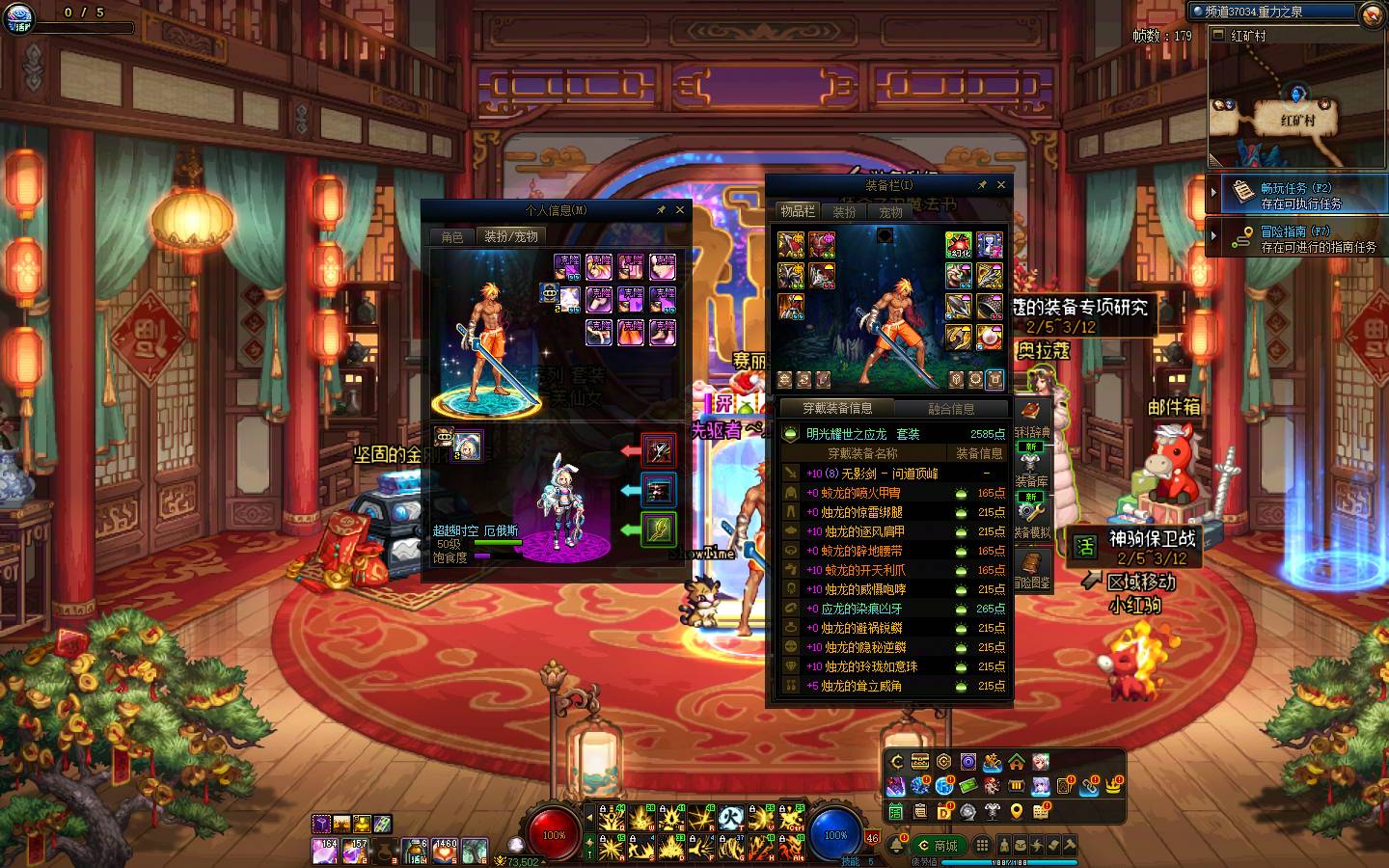This screenshot has width=1389, height=868.
Task: Click the notification bell icon
Action: pos(896,846)
